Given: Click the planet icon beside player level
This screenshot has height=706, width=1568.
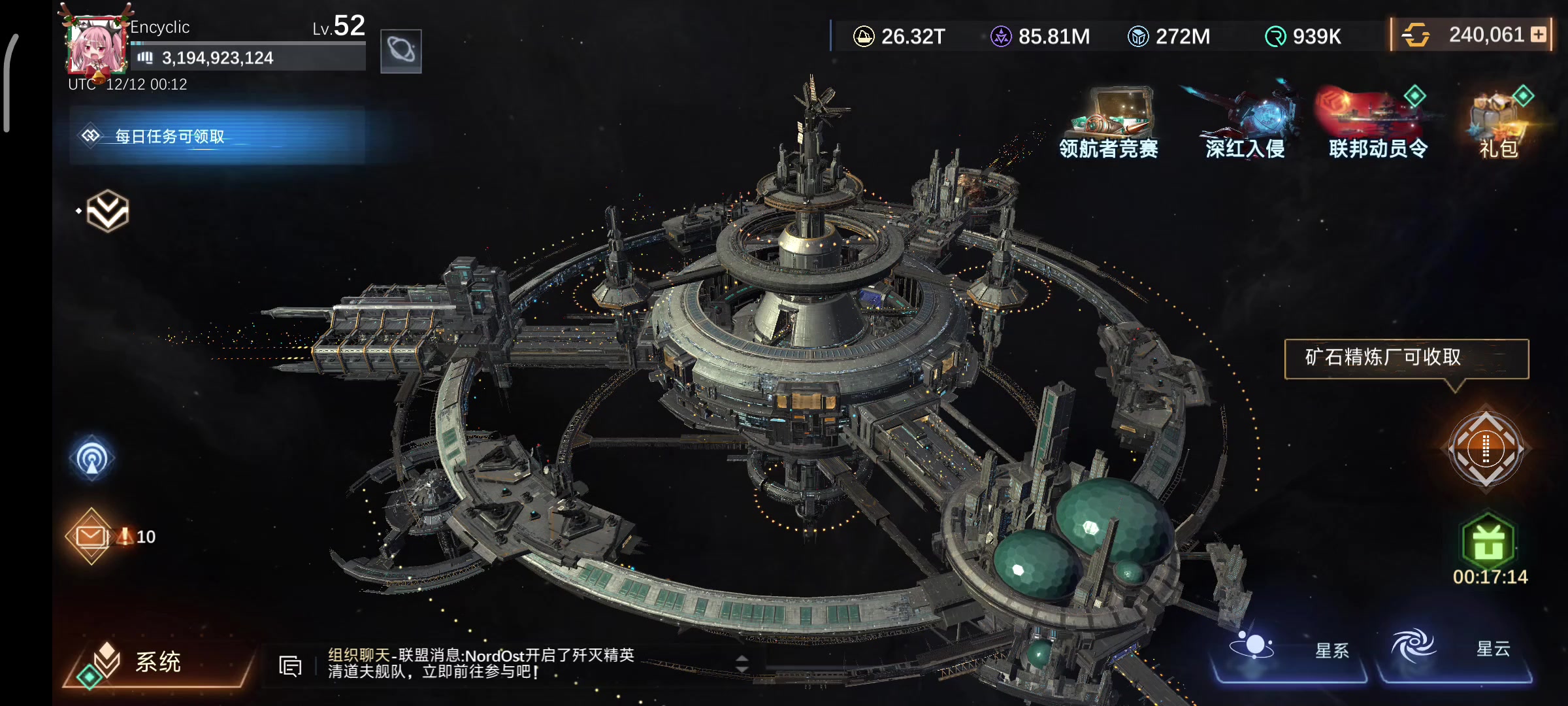Looking at the screenshot, I should pos(400,50).
